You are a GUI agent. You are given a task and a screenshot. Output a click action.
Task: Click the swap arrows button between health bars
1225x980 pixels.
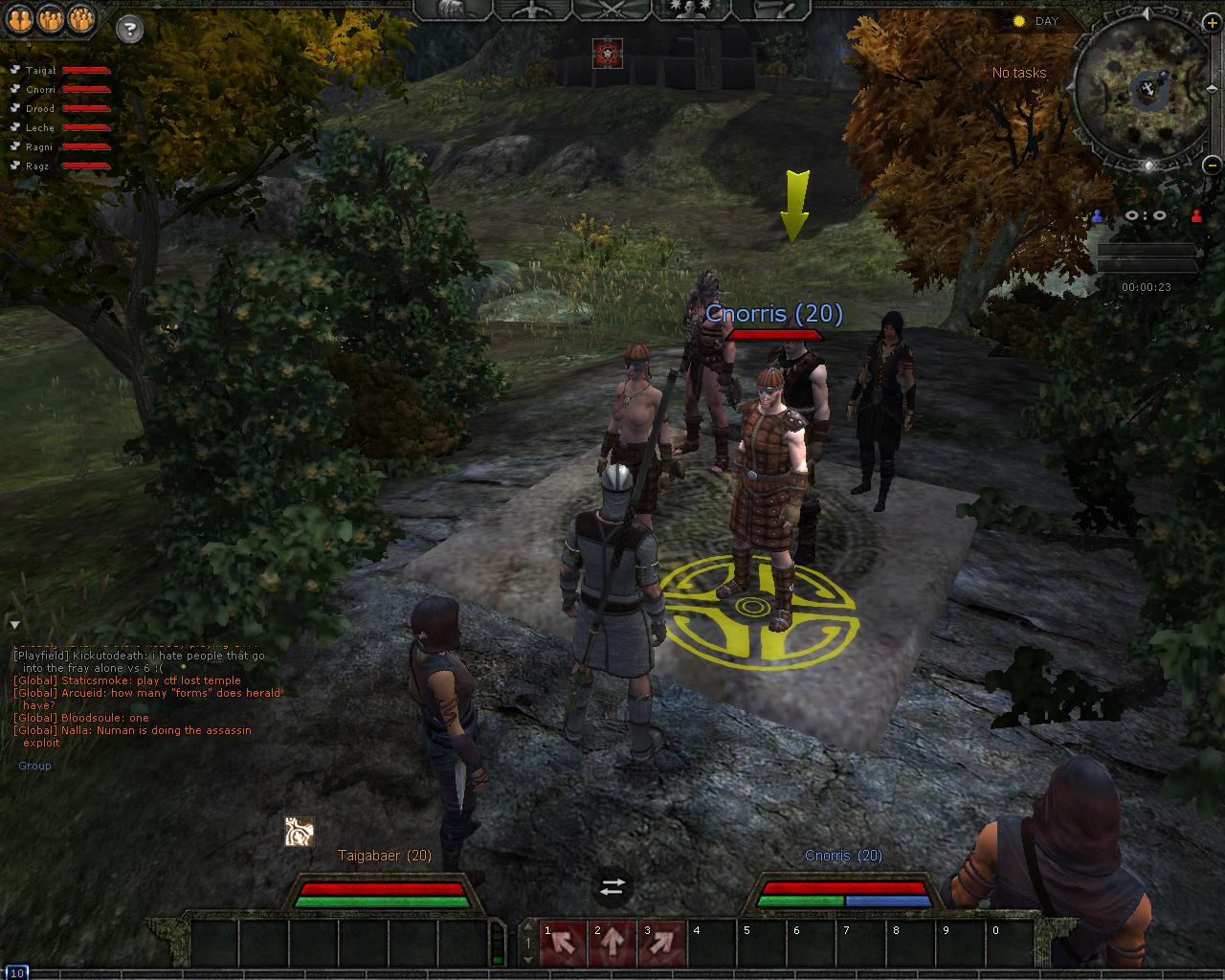(612, 887)
